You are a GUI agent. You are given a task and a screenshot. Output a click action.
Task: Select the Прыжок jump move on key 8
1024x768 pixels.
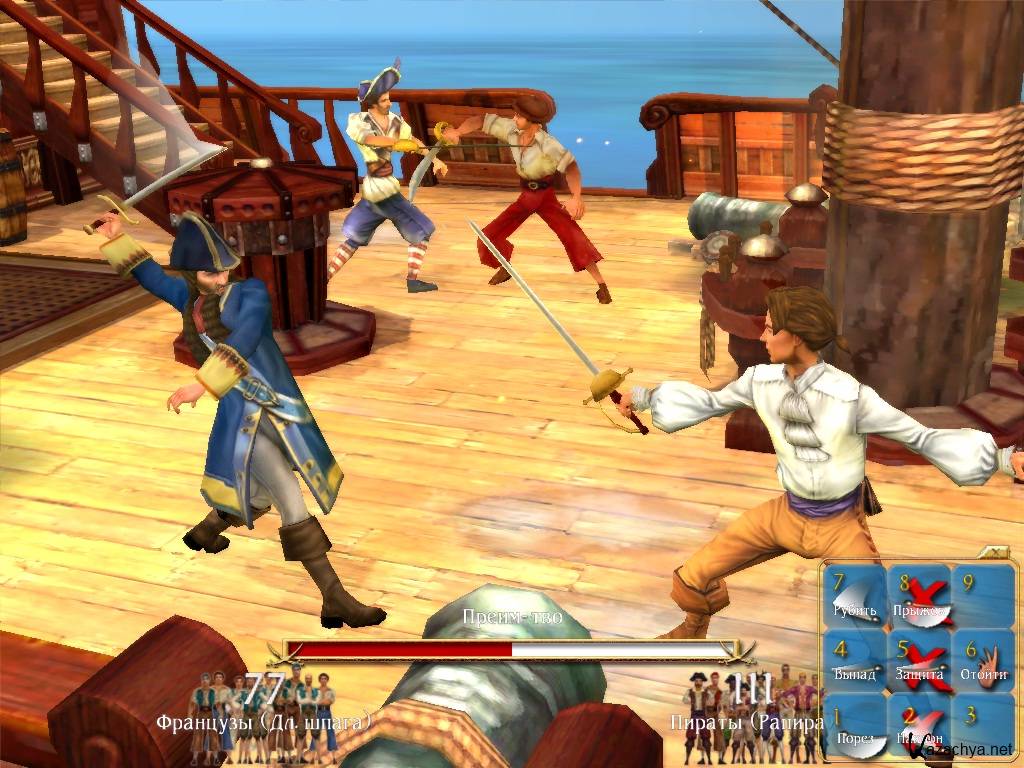click(x=917, y=597)
